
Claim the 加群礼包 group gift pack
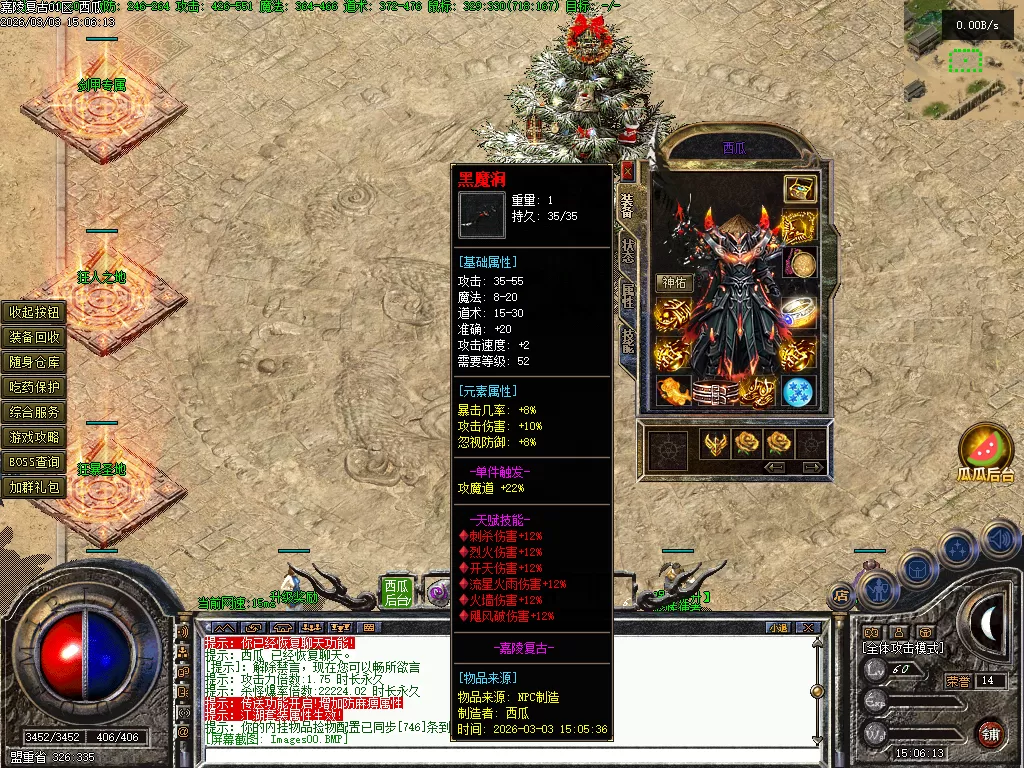click(x=35, y=488)
